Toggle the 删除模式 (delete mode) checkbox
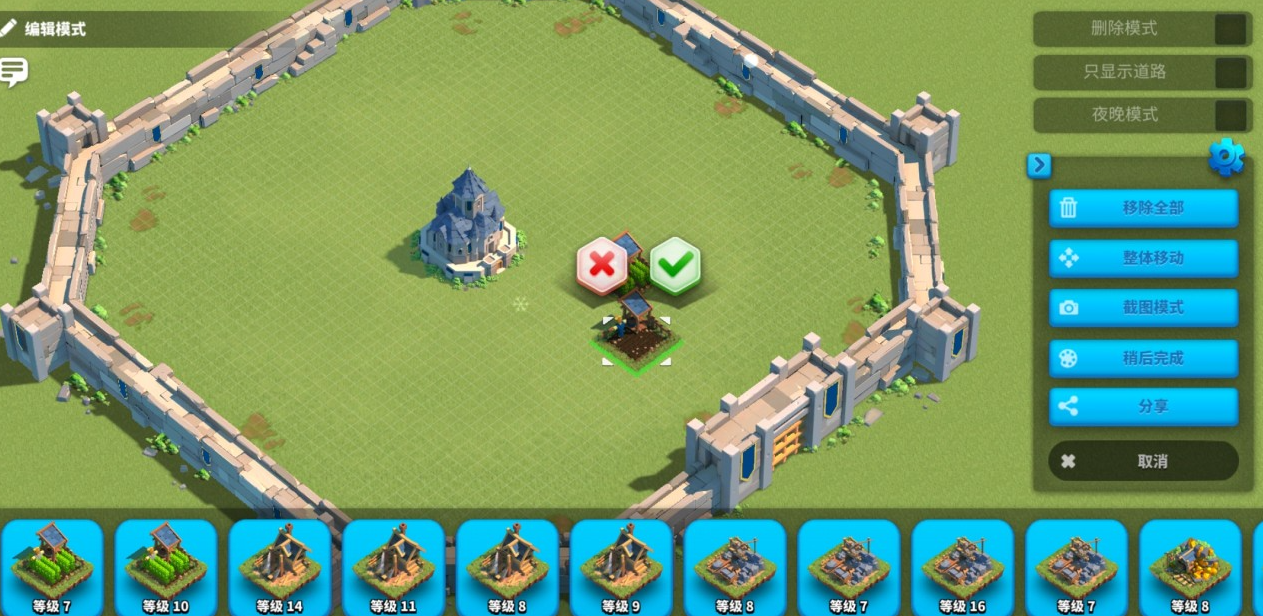The width and height of the screenshot is (1263, 616). click(x=1230, y=29)
